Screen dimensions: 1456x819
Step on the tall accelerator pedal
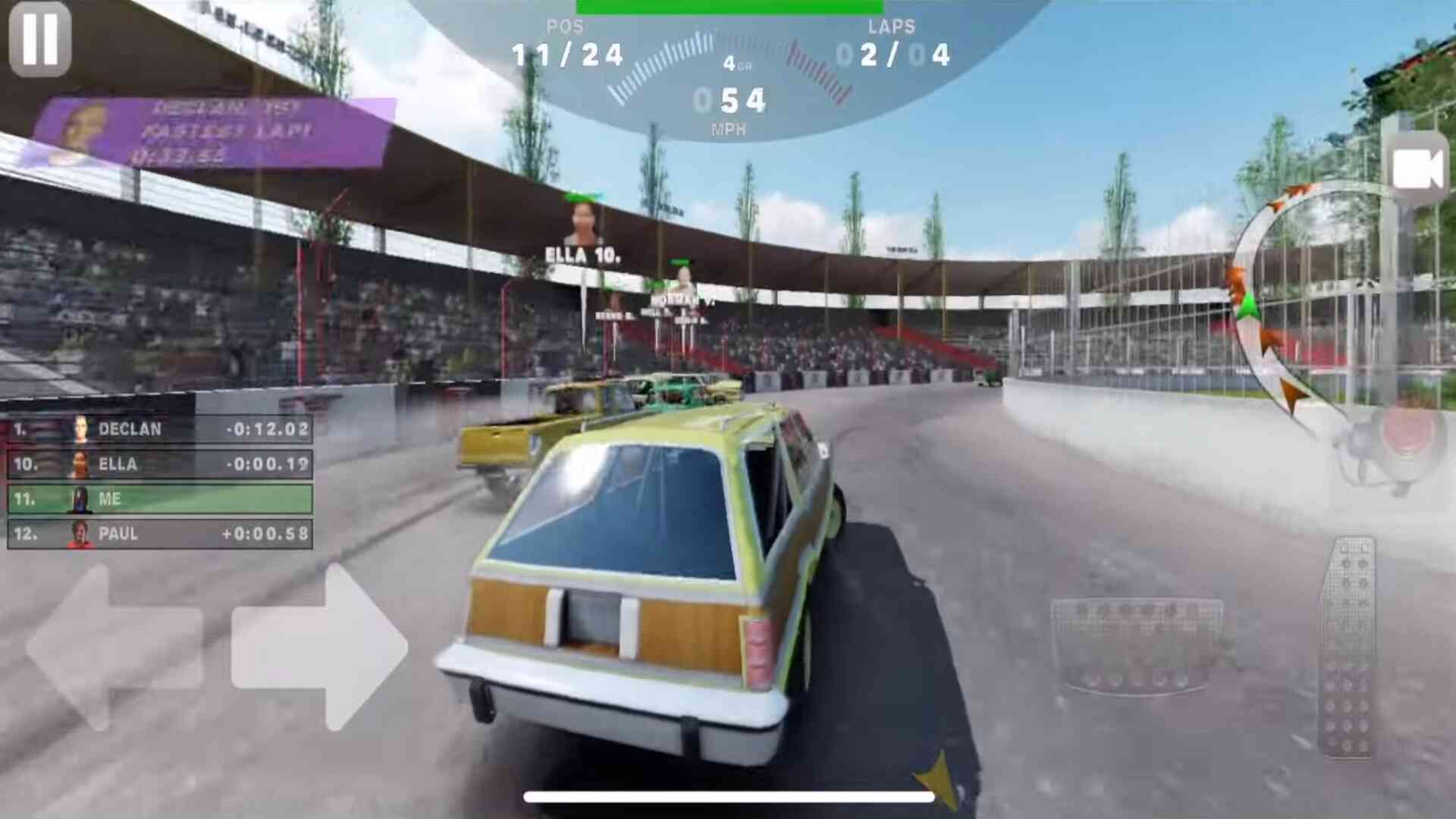pos(1348,647)
